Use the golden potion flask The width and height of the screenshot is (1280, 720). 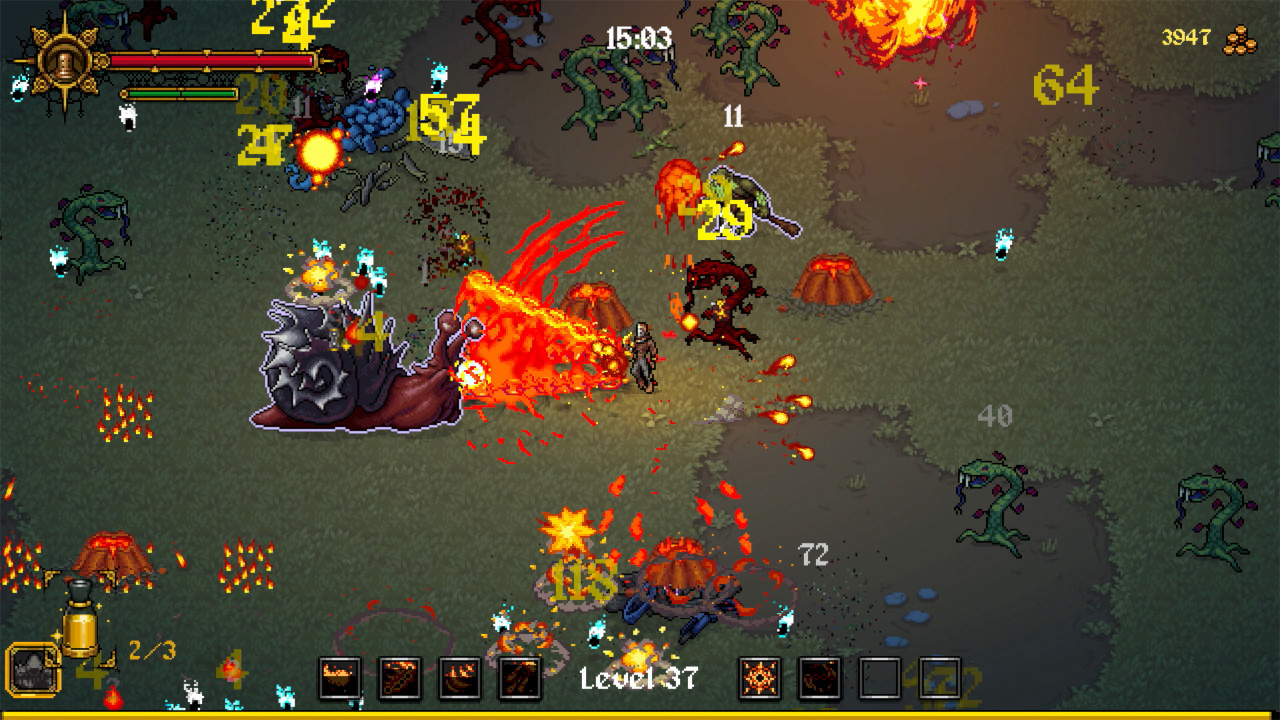point(80,622)
